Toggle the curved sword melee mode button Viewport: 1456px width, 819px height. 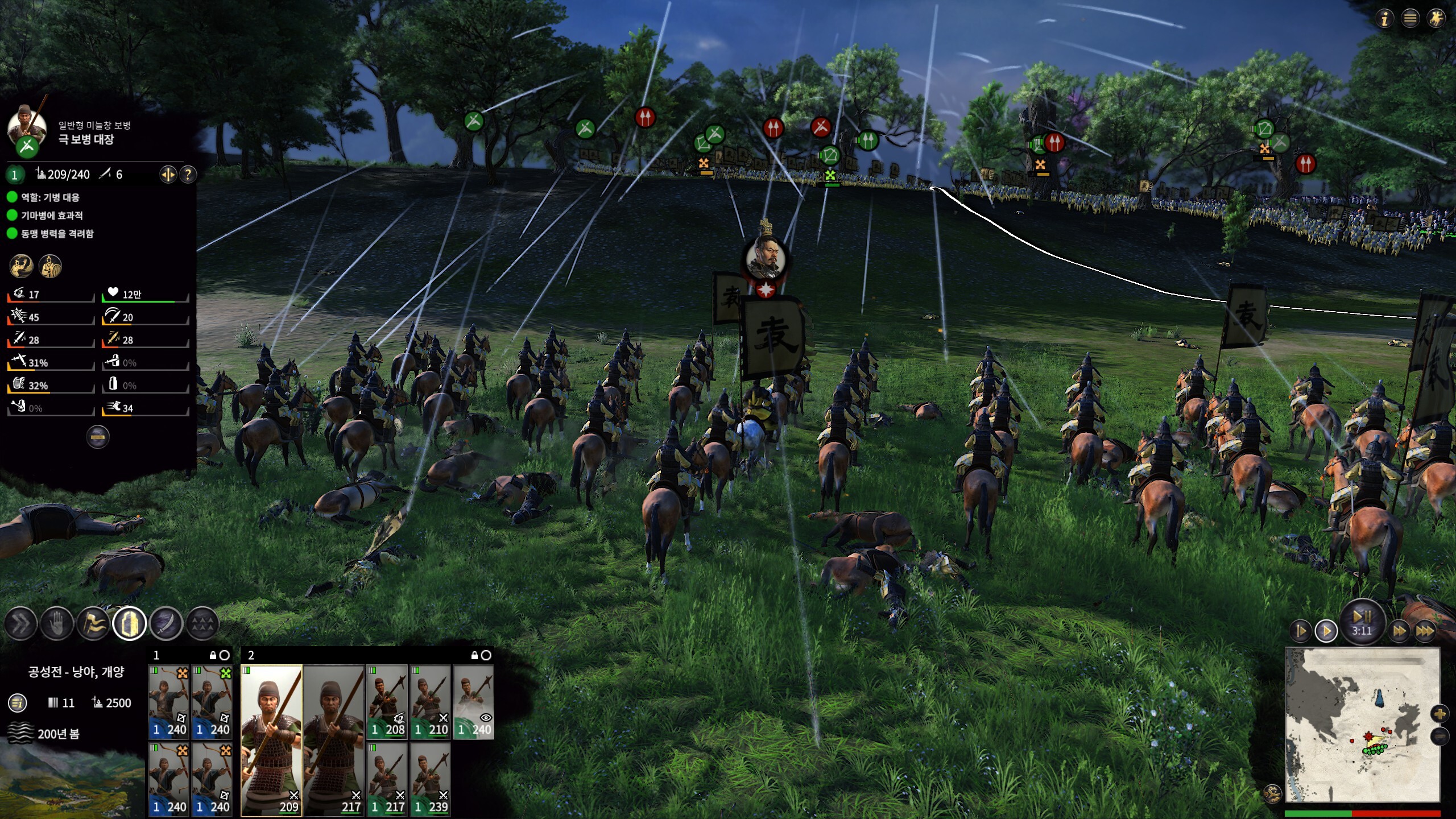[166, 624]
